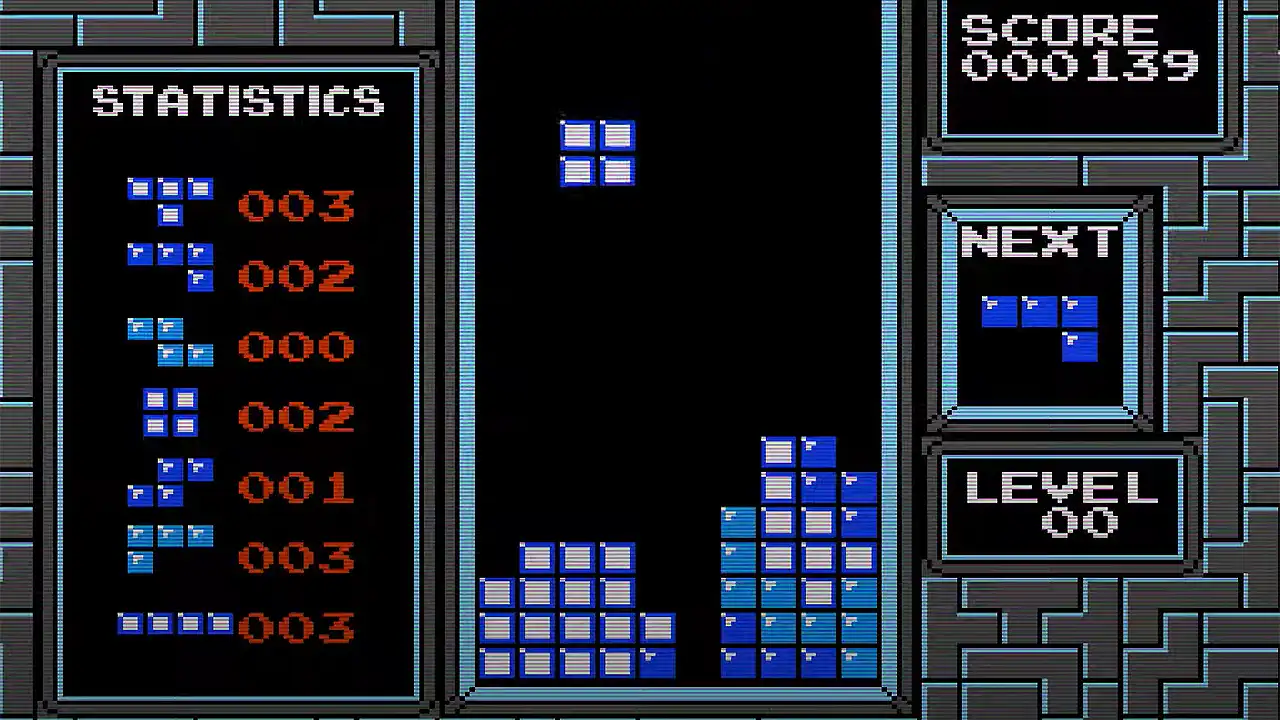Click the L-piece icon in Statistics
This screenshot has height=720, width=1280.
[170, 548]
